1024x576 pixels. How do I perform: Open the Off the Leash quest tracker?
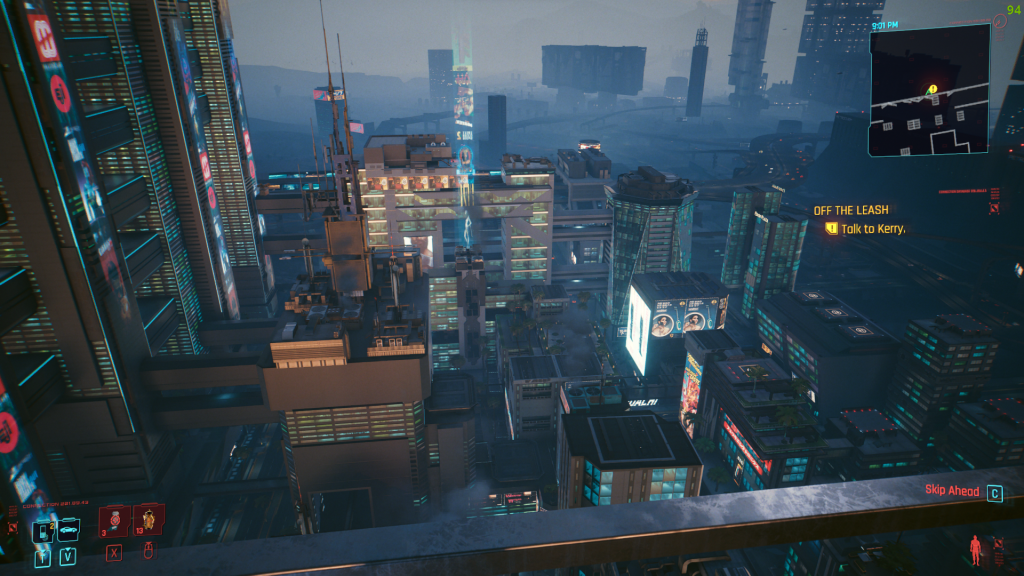point(851,210)
